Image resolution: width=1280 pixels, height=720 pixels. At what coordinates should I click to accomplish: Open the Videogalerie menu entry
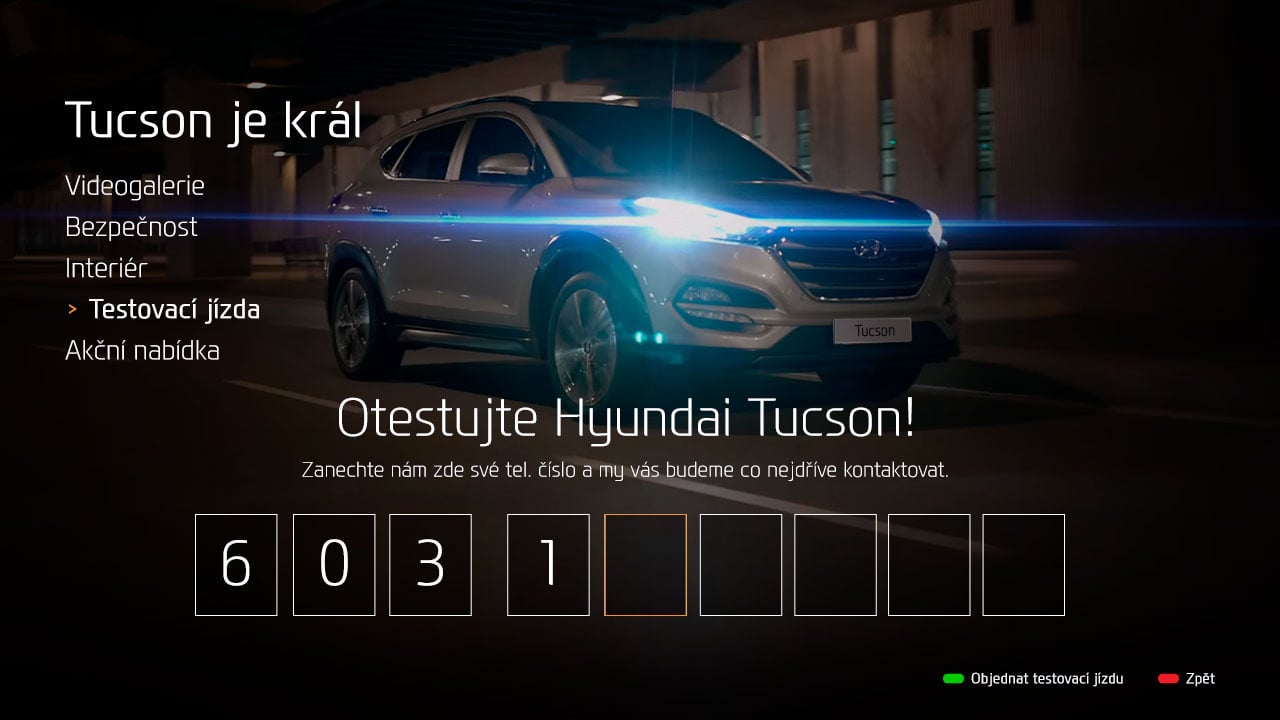coord(135,185)
